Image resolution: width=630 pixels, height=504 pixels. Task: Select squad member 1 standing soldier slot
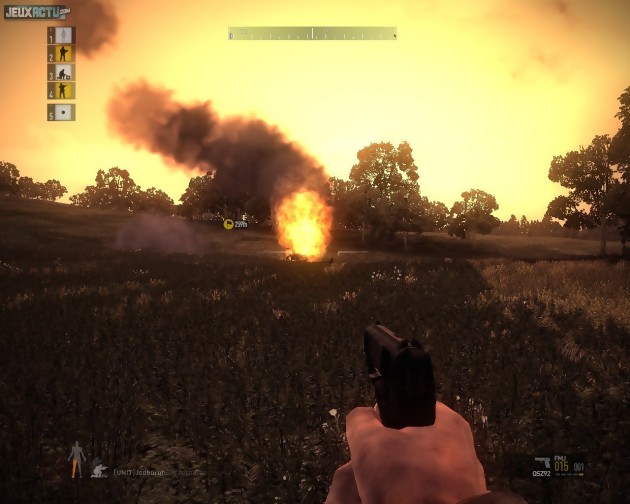(x=64, y=35)
